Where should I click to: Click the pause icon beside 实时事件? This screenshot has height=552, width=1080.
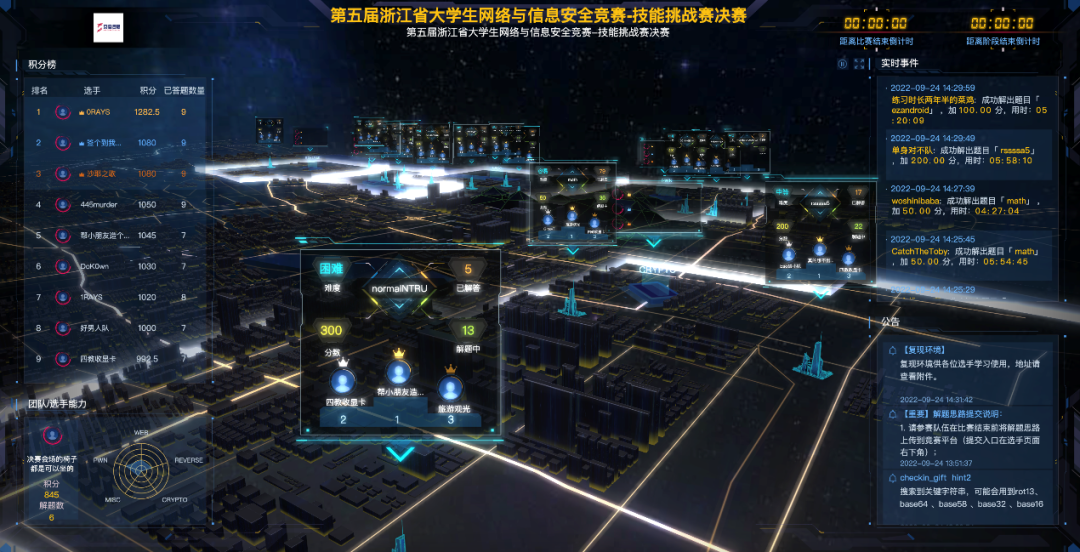(x=843, y=63)
